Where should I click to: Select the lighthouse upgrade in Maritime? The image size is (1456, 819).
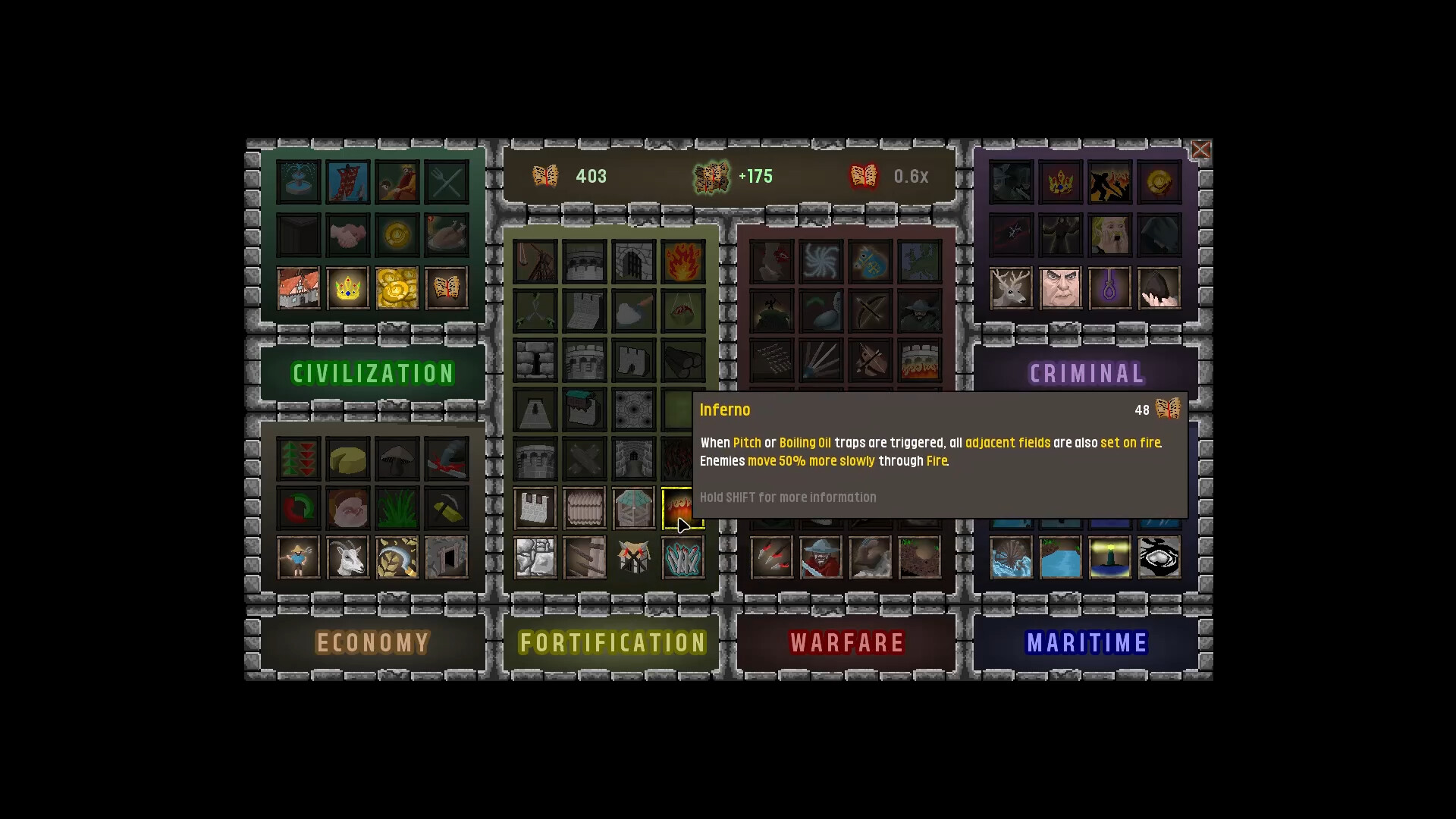point(1110,557)
